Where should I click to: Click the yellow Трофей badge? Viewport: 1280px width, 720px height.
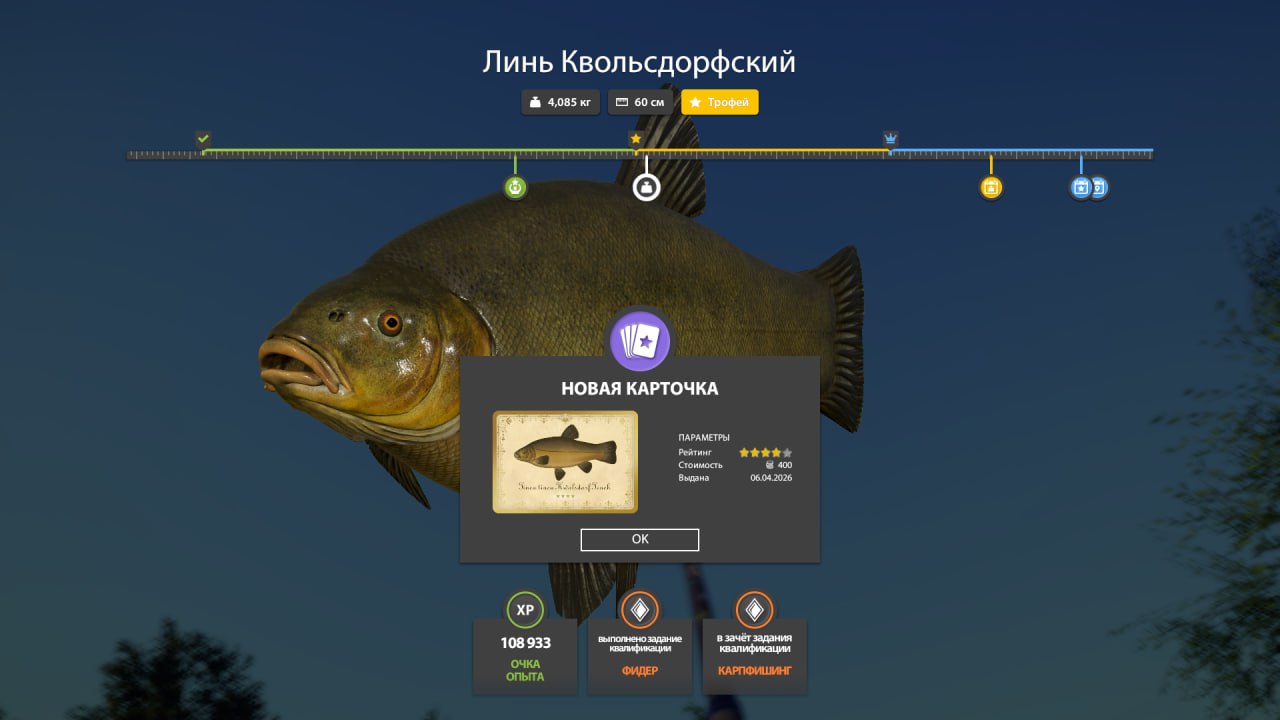click(x=719, y=101)
